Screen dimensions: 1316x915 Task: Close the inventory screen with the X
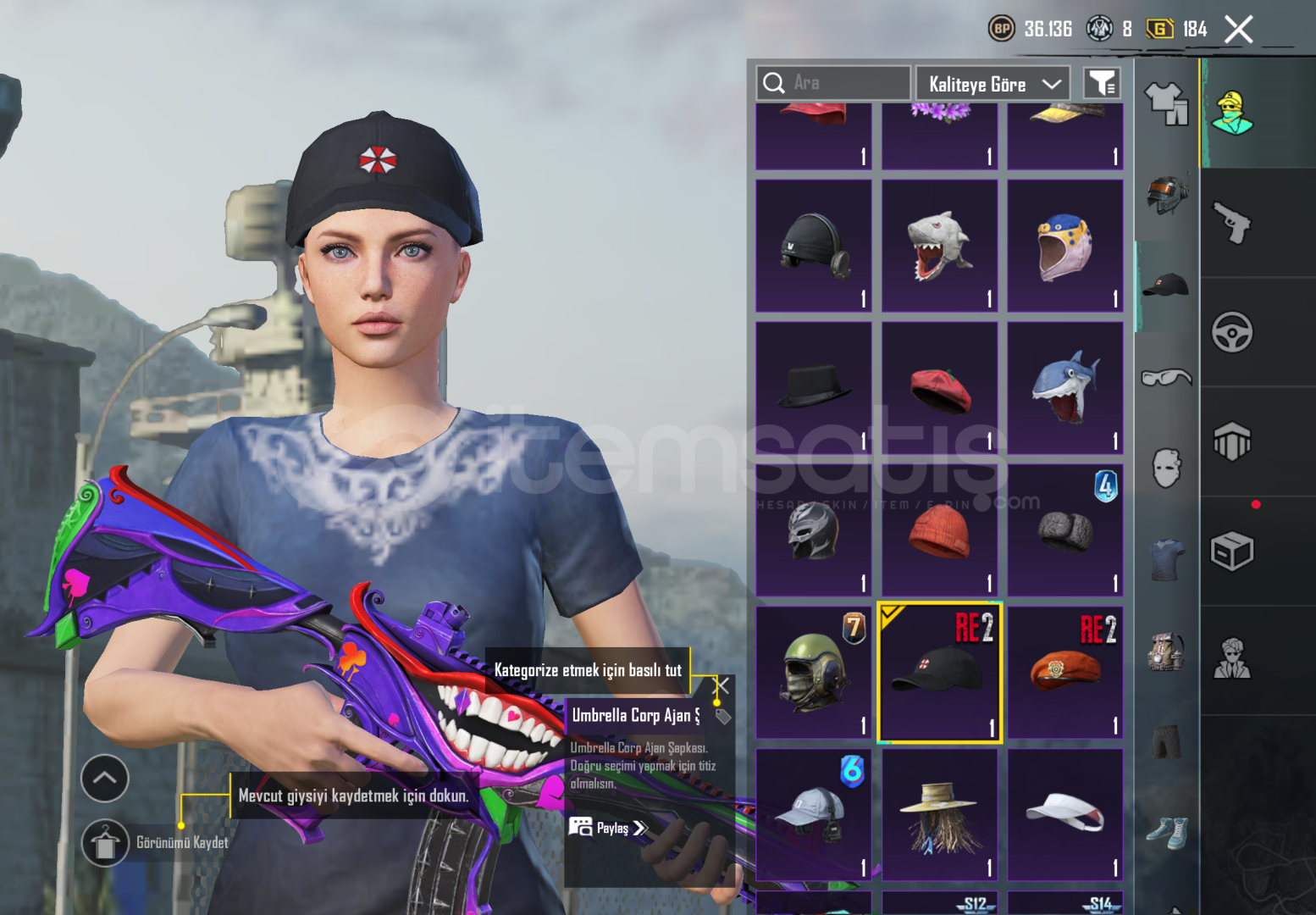click(1238, 30)
